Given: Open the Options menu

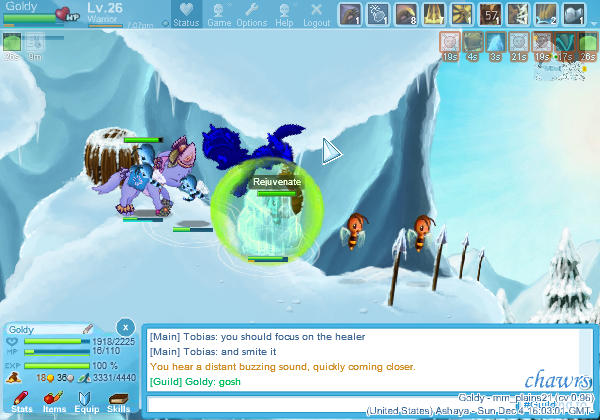Looking at the screenshot, I should [251, 15].
